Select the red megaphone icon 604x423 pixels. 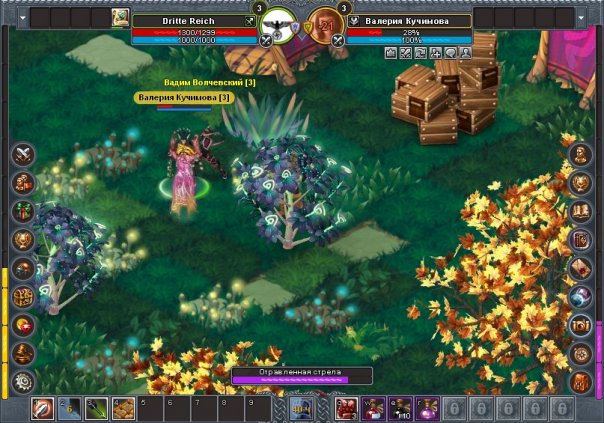(23, 326)
